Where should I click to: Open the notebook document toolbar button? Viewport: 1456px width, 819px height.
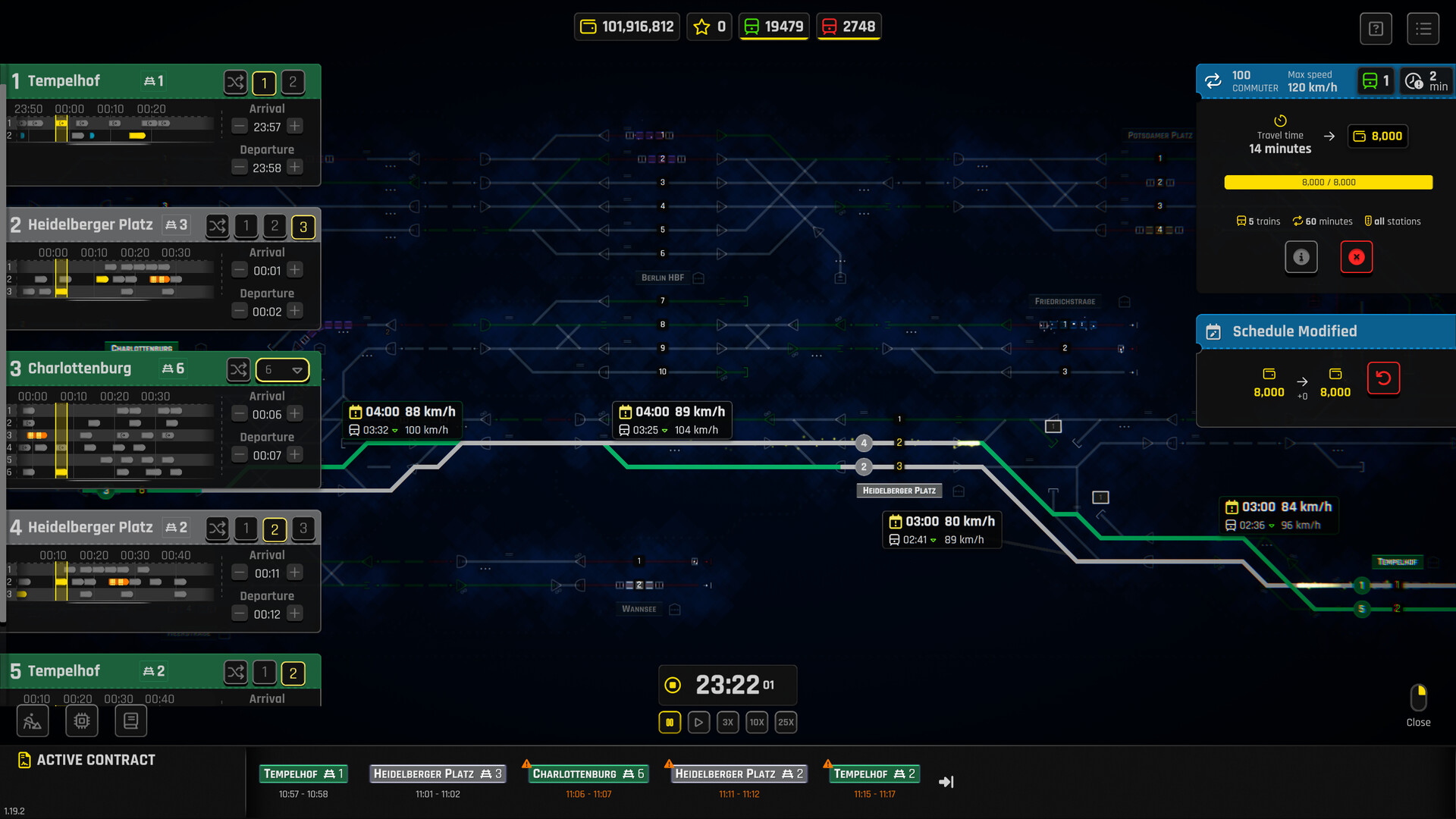coord(130,720)
